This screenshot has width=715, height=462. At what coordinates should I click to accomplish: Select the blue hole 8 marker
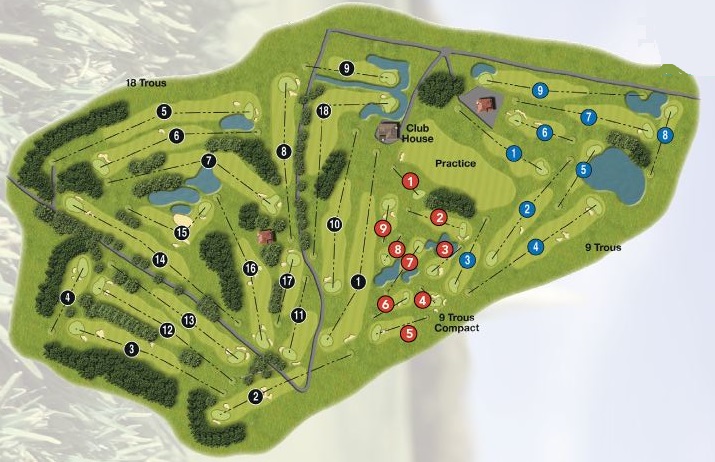[665, 135]
